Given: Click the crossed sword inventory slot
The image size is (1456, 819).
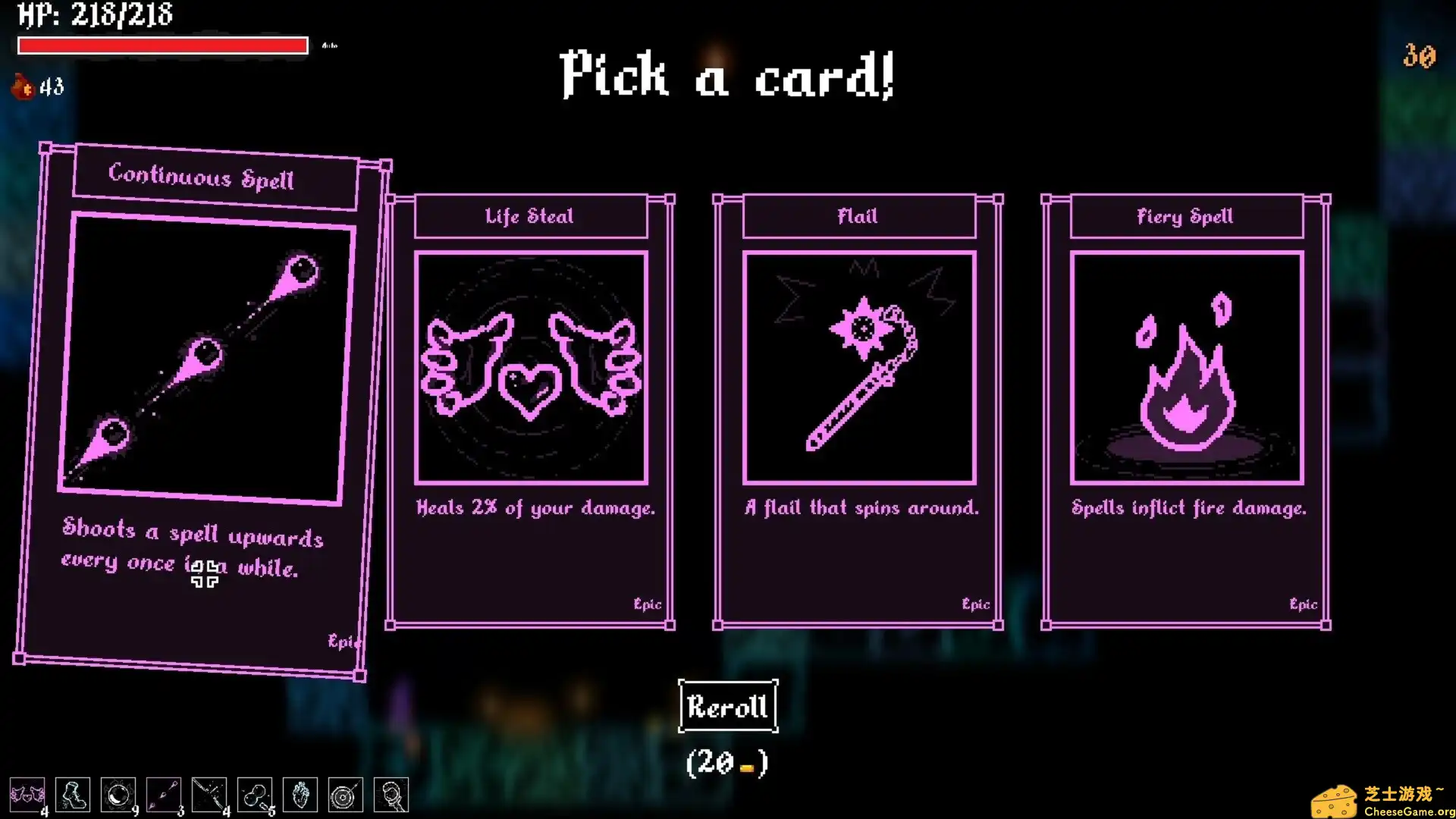Looking at the screenshot, I should click(x=210, y=795).
